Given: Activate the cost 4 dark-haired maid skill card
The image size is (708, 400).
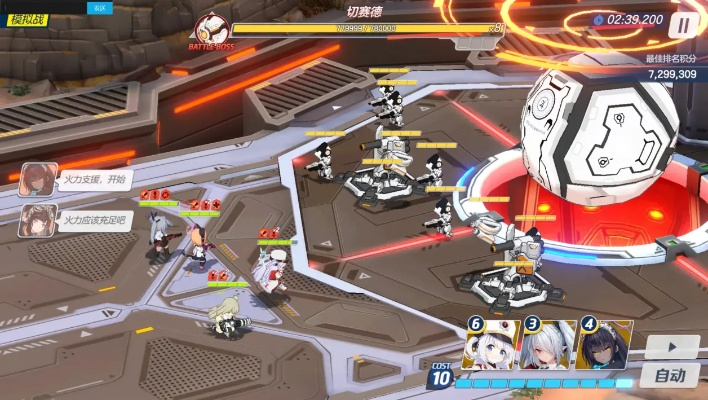Looking at the screenshot, I should (605, 346).
